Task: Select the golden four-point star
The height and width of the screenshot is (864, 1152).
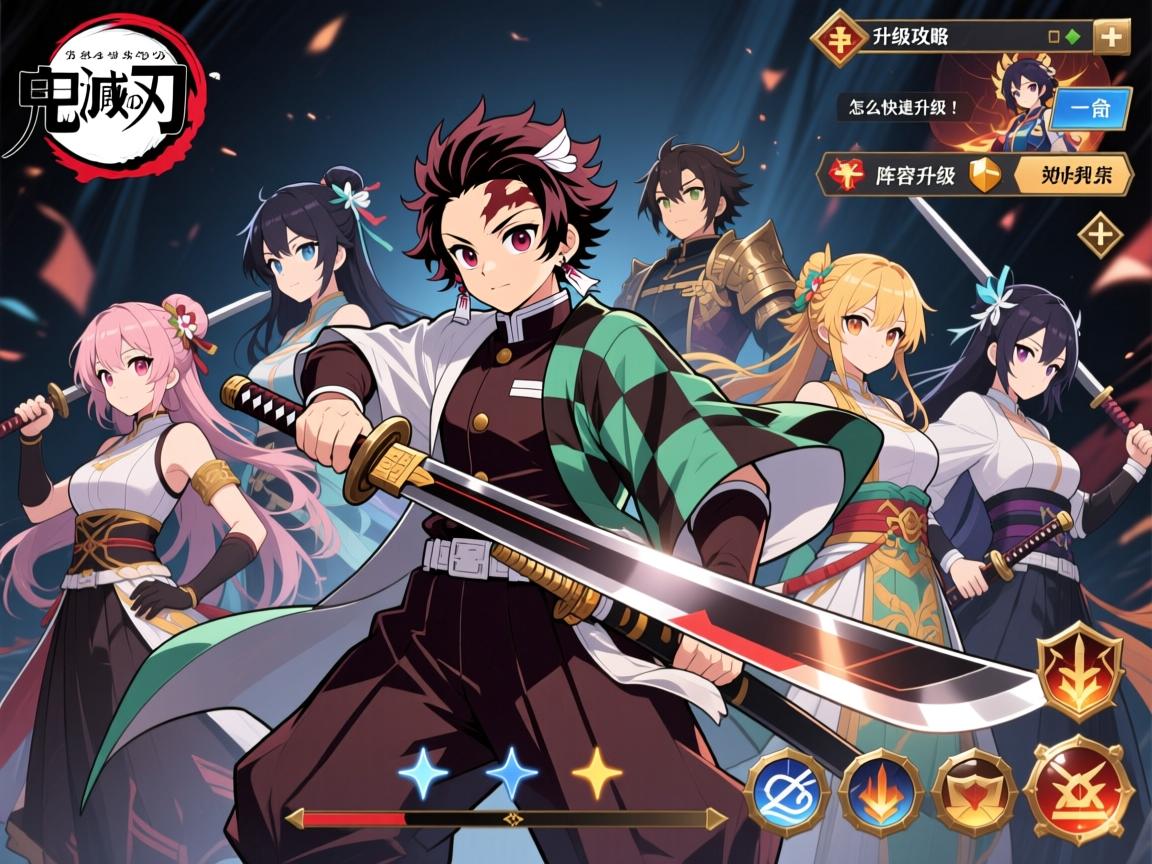Action: [x=597, y=772]
